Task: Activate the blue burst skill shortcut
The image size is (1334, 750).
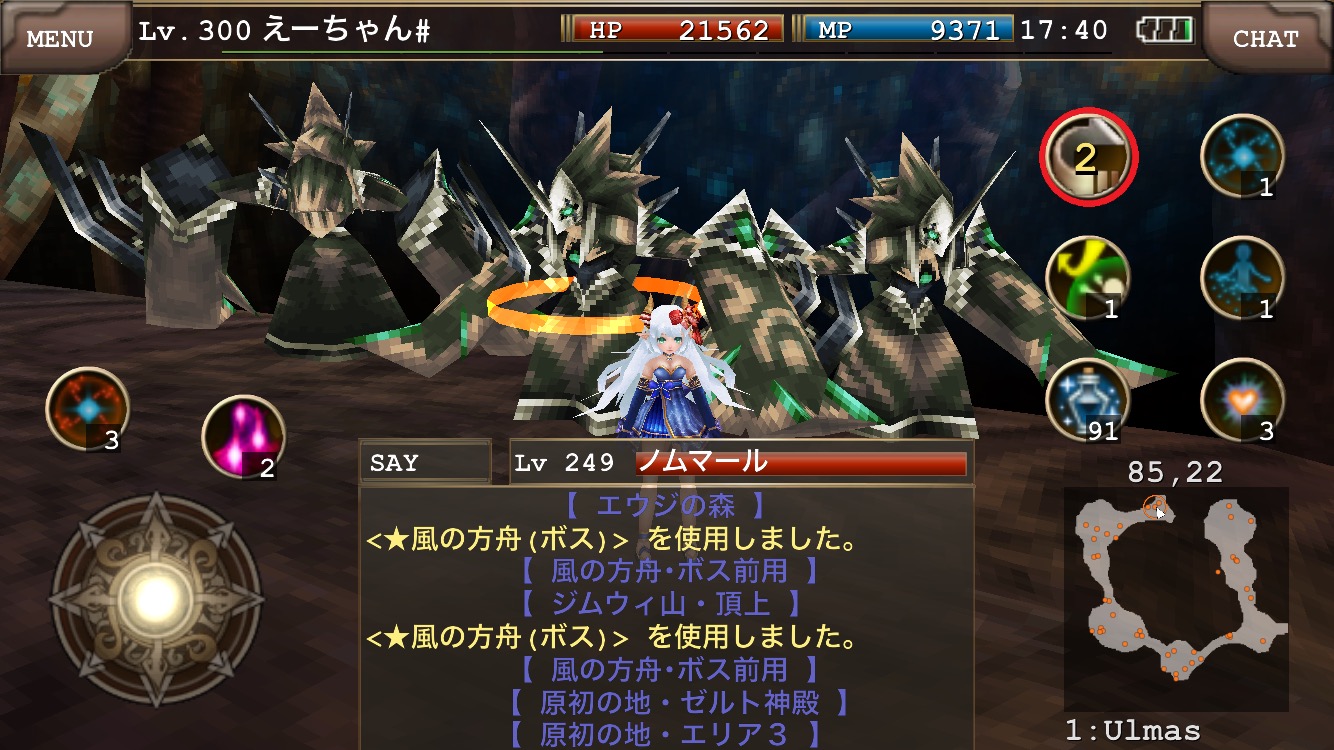Action: coord(1244,159)
